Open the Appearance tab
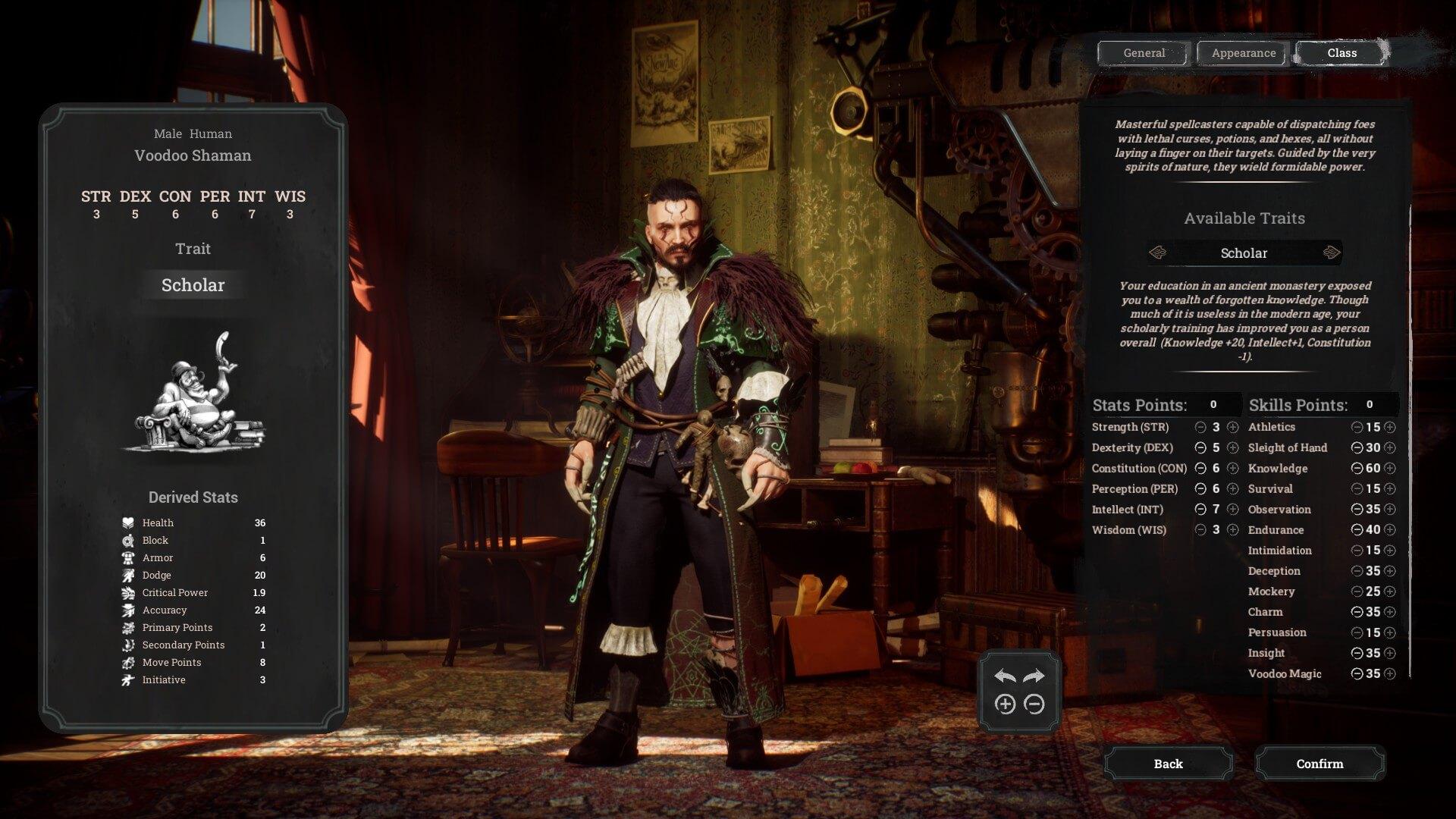Image resolution: width=1456 pixels, height=819 pixels. click(x=1243, y=53)
